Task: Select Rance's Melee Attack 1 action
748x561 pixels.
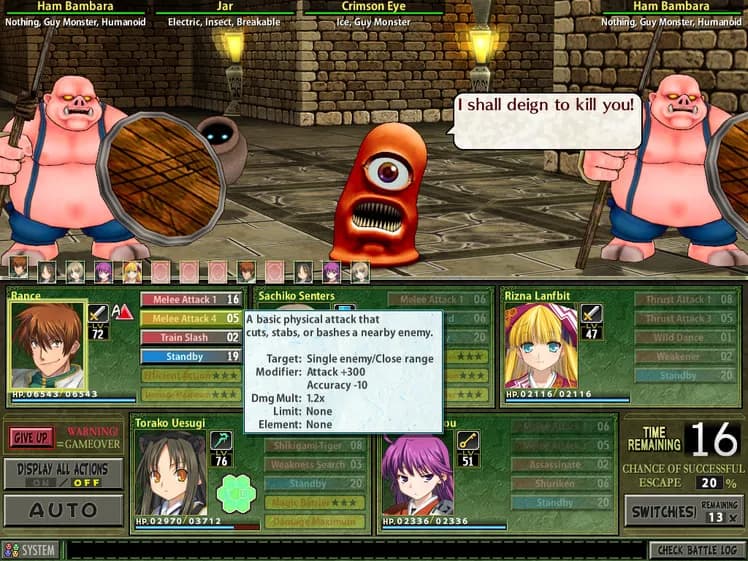Action: (x=190, y=299)
